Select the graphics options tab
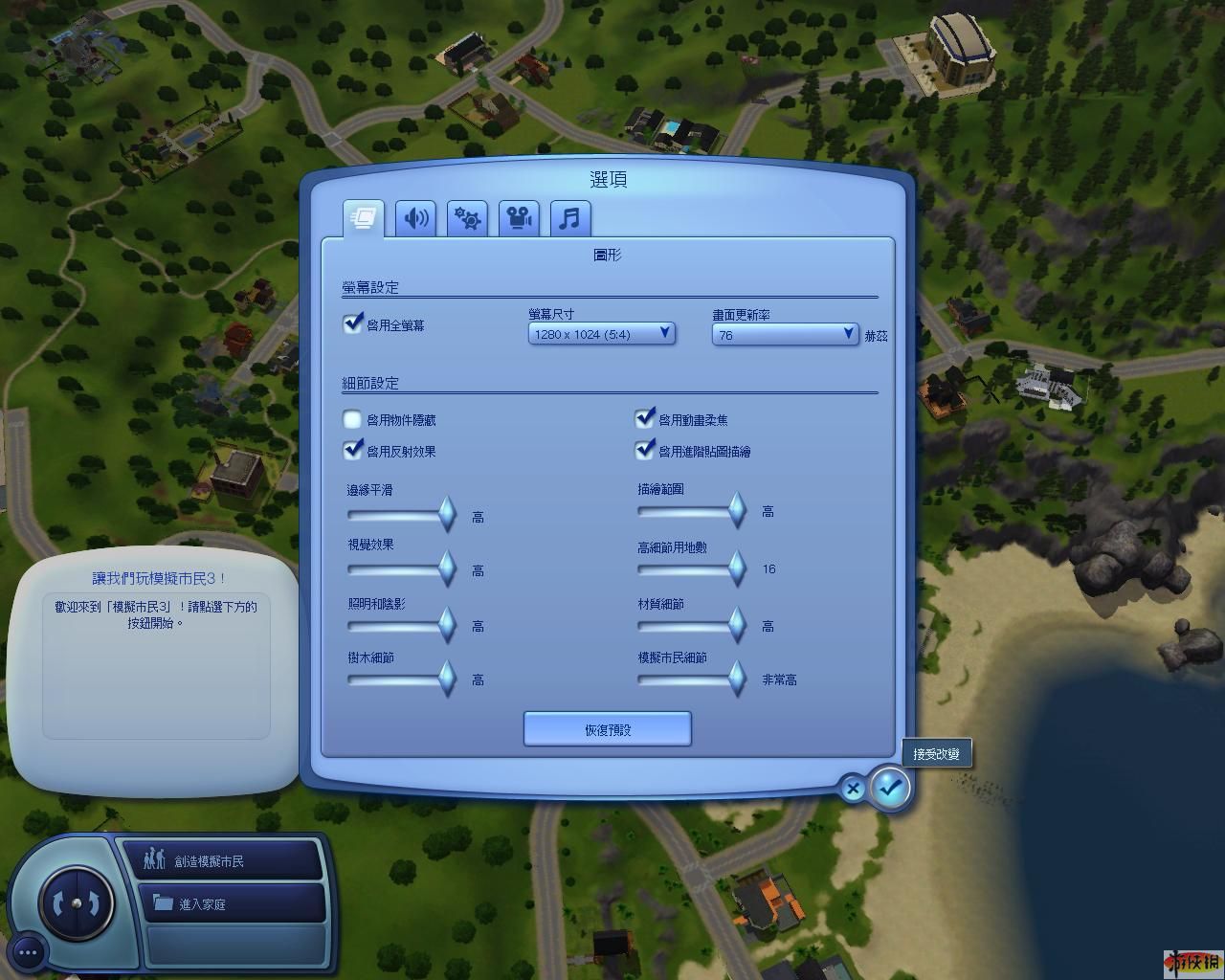1225x980 pixels. [x=364, y=218]
